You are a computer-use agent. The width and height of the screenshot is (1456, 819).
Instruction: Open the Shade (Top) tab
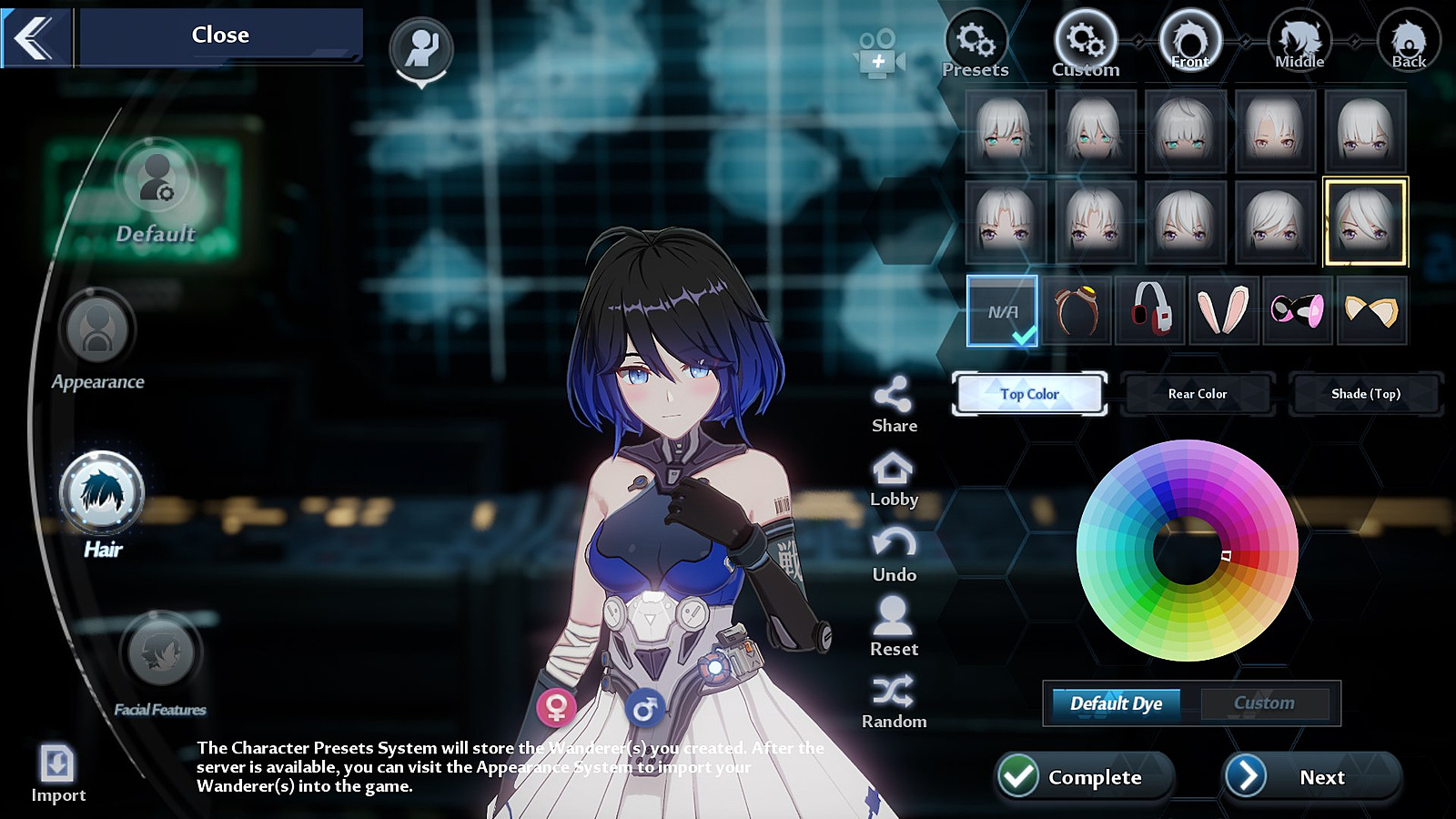pyautogui.click(x=1365, y=394)
